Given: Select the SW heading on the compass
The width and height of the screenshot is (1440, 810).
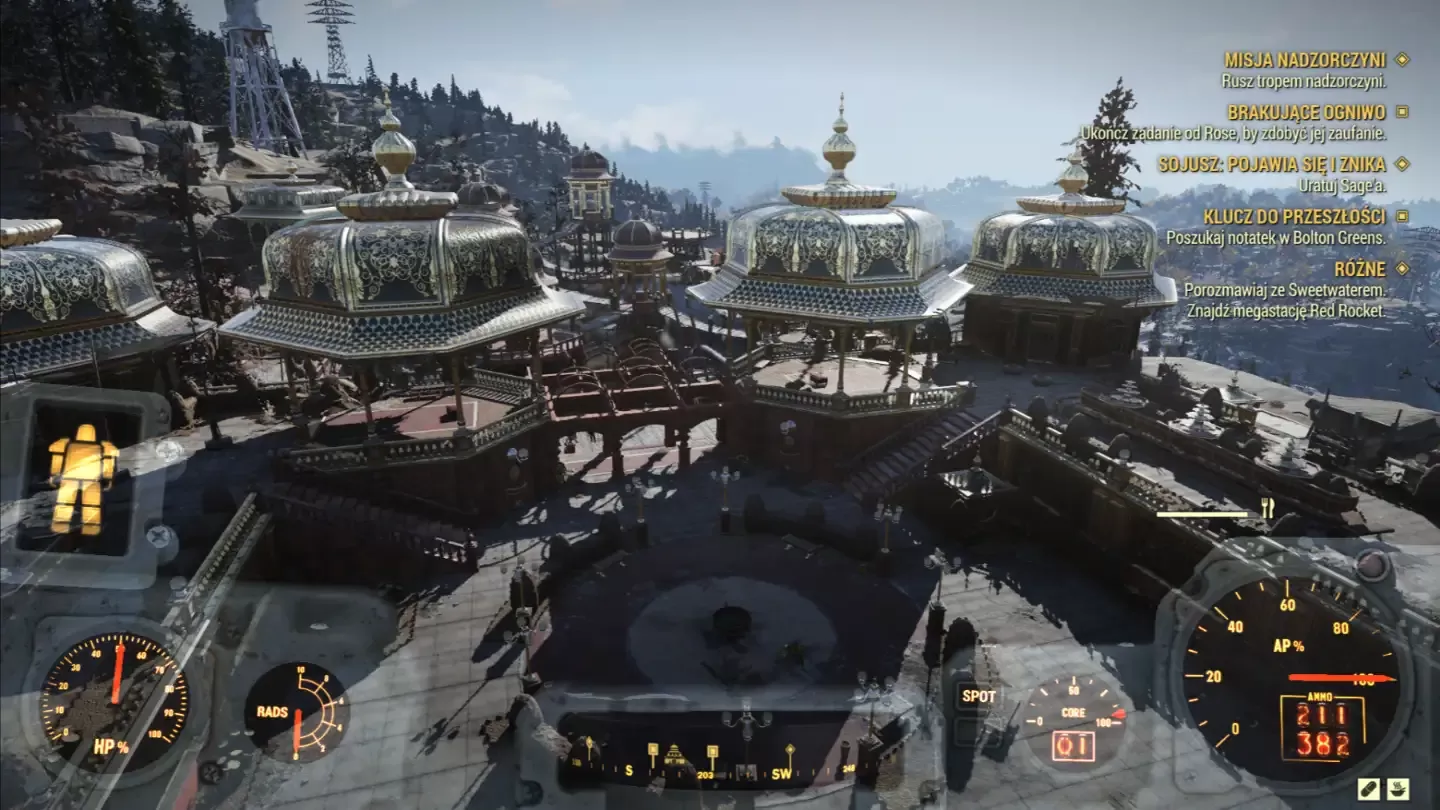Looking at the screenshot, I should pos(781,773).
